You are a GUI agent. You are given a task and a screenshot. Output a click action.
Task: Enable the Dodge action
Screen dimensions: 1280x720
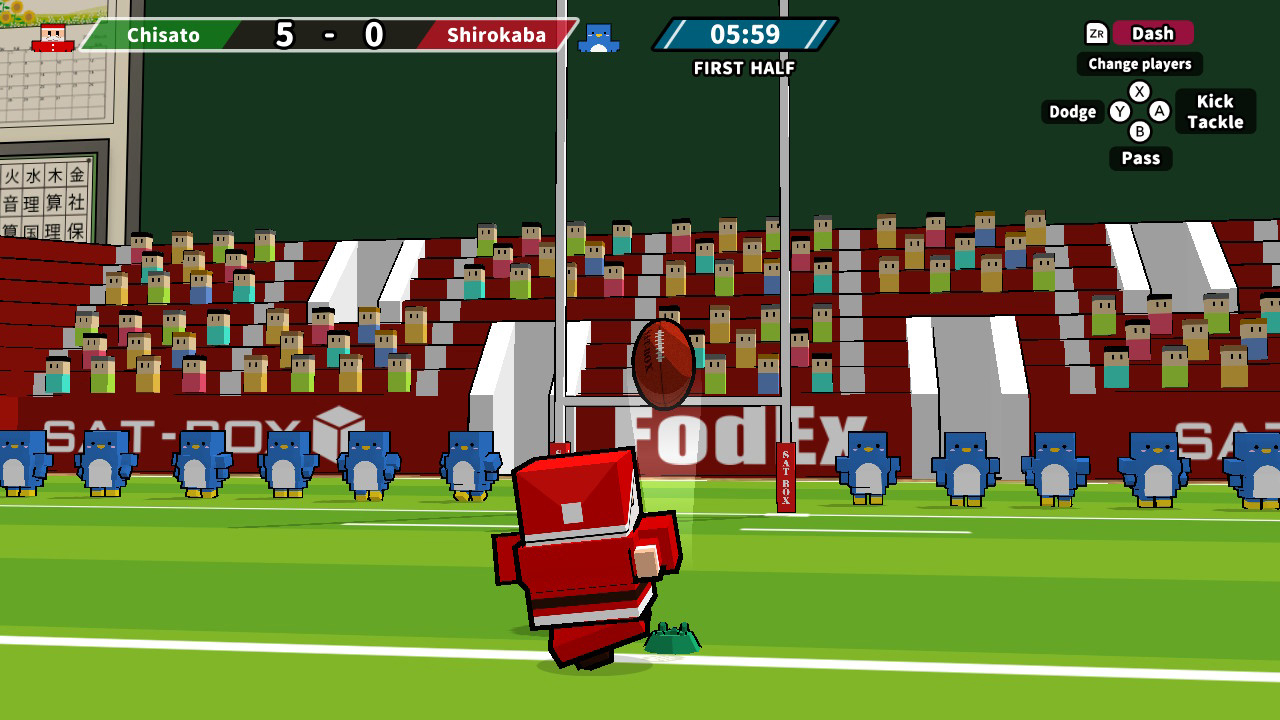pyautogui.click(x=1072, y=111)
